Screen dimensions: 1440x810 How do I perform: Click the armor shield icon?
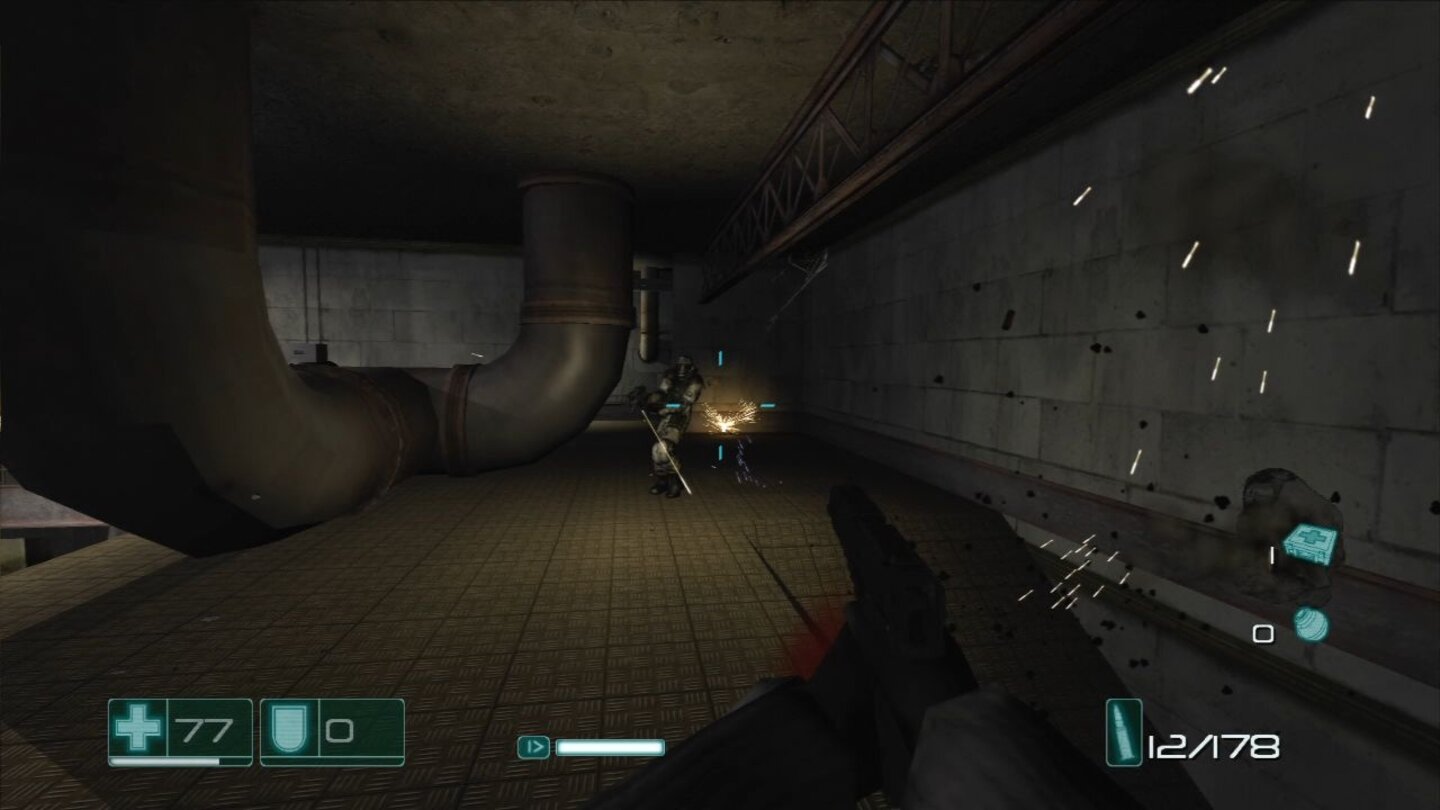pos(288,730)
